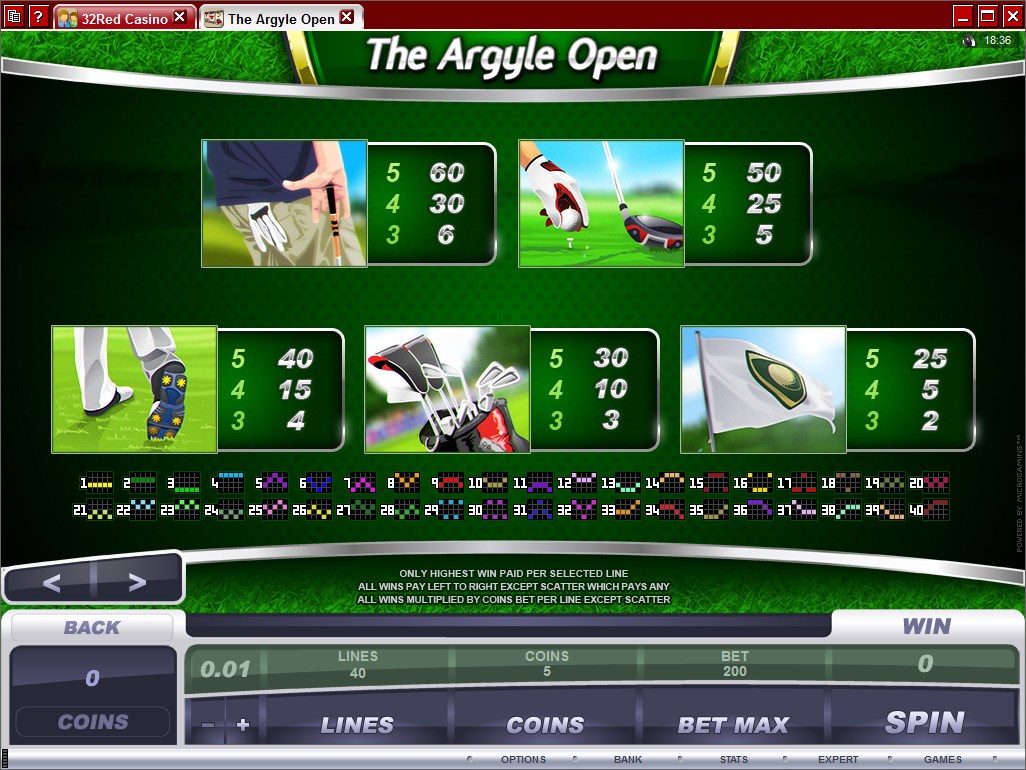1026x770 pixels.
Task: Adjust the COINS per line
Action: point(545,724)
